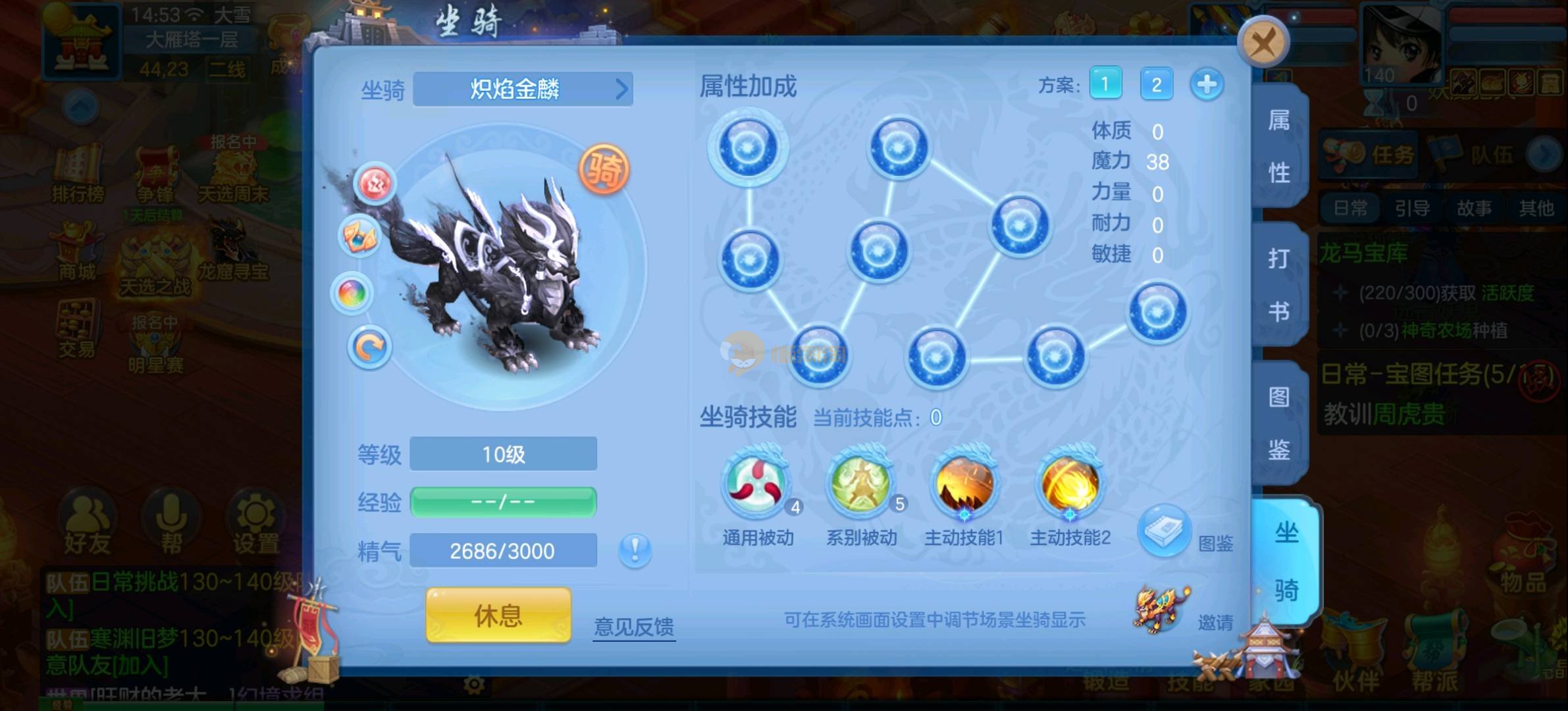Choose the 主动技能1 skill icon
Image resolution: width=1568 pixels, height=711 pixels.
tap(964, 484)
